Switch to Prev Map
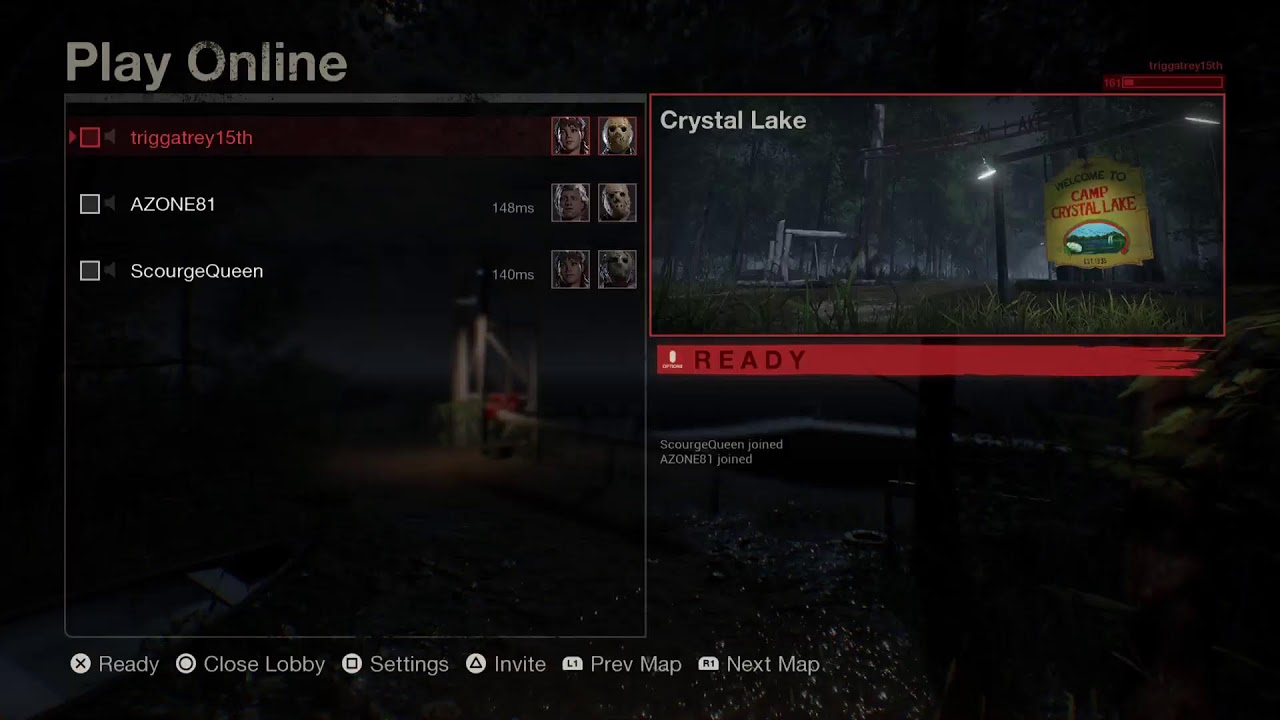Screen dimensions: 1280x720 click(x=622, y=664)
